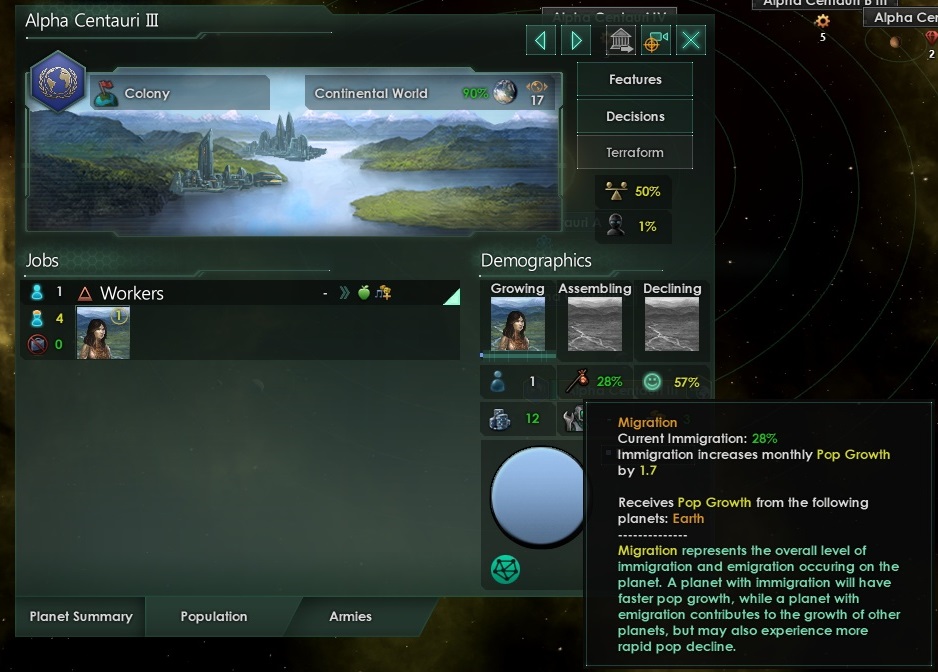The width and height of the screenshot is (938, 672).
Task: Open the Decisions menu
Action: (635, 116)
